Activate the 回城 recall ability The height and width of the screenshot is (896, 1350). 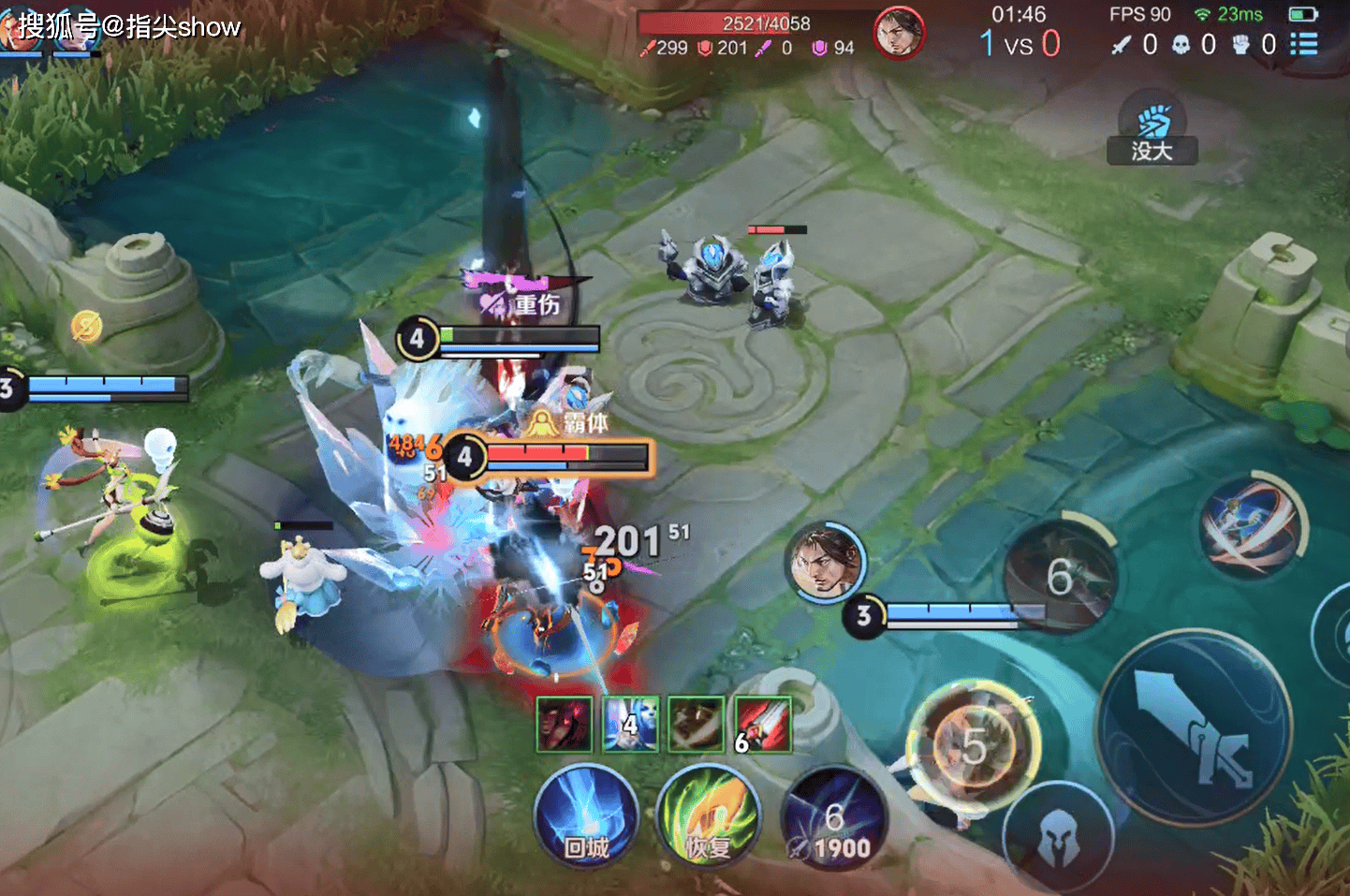(x=586, y=816)
